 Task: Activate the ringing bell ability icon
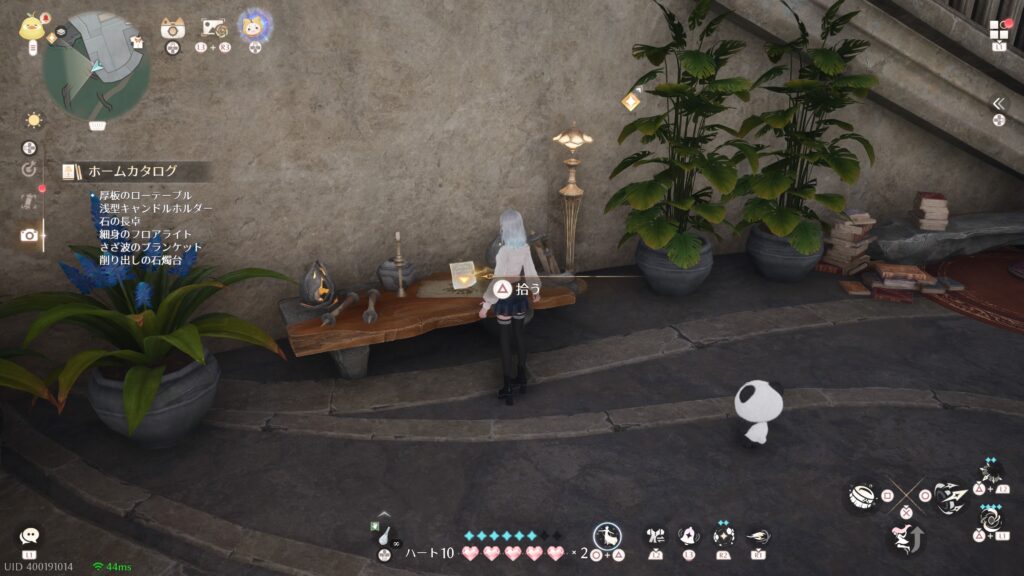pyautogui.click(x=689, y=536)
